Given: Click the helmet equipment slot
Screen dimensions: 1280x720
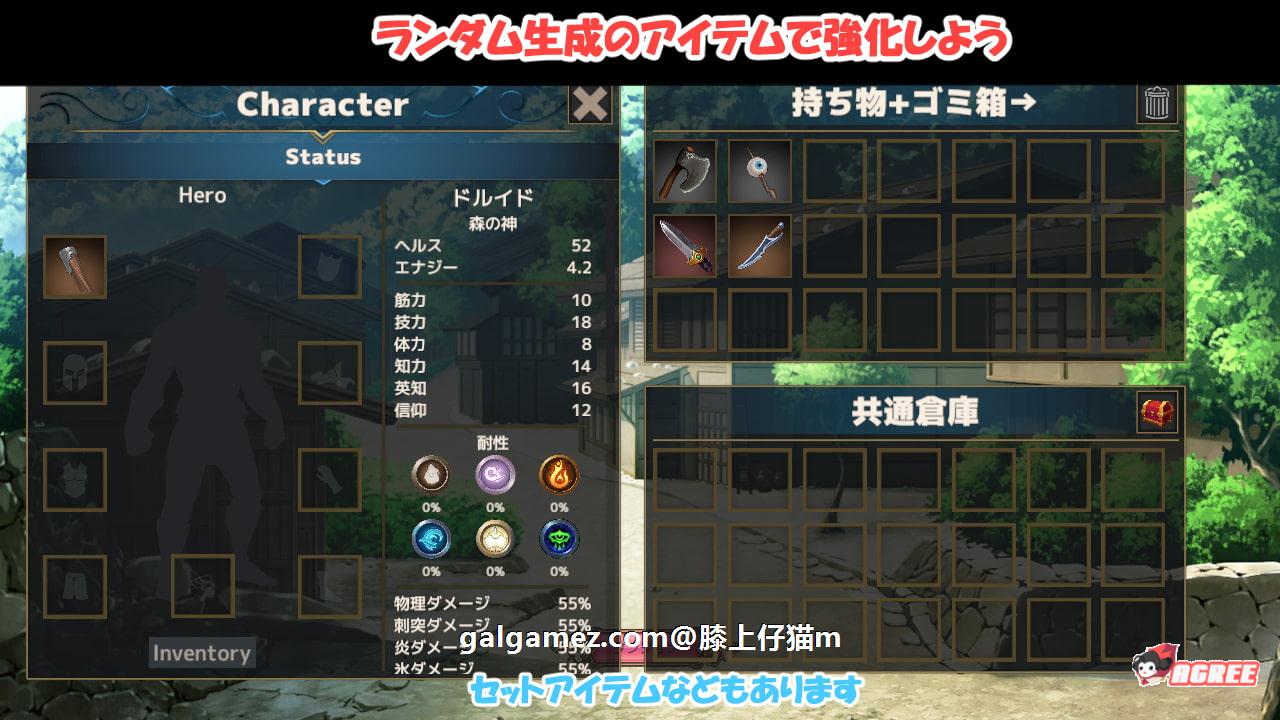Looking at the screenshot, I should click(75, 375).
